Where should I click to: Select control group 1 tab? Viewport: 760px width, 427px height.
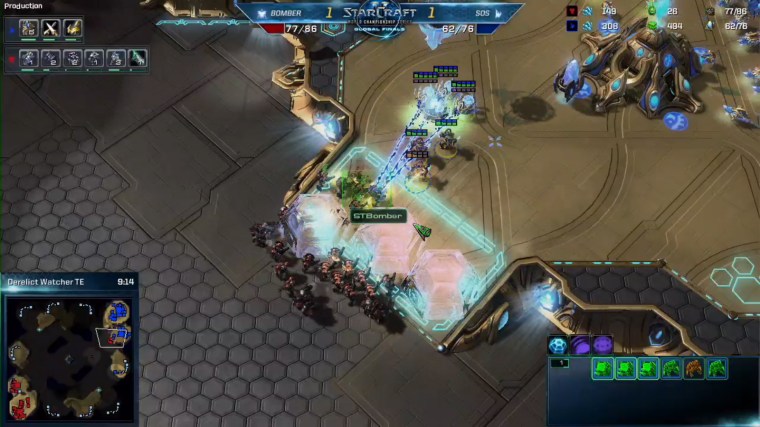tap(559, 363)
